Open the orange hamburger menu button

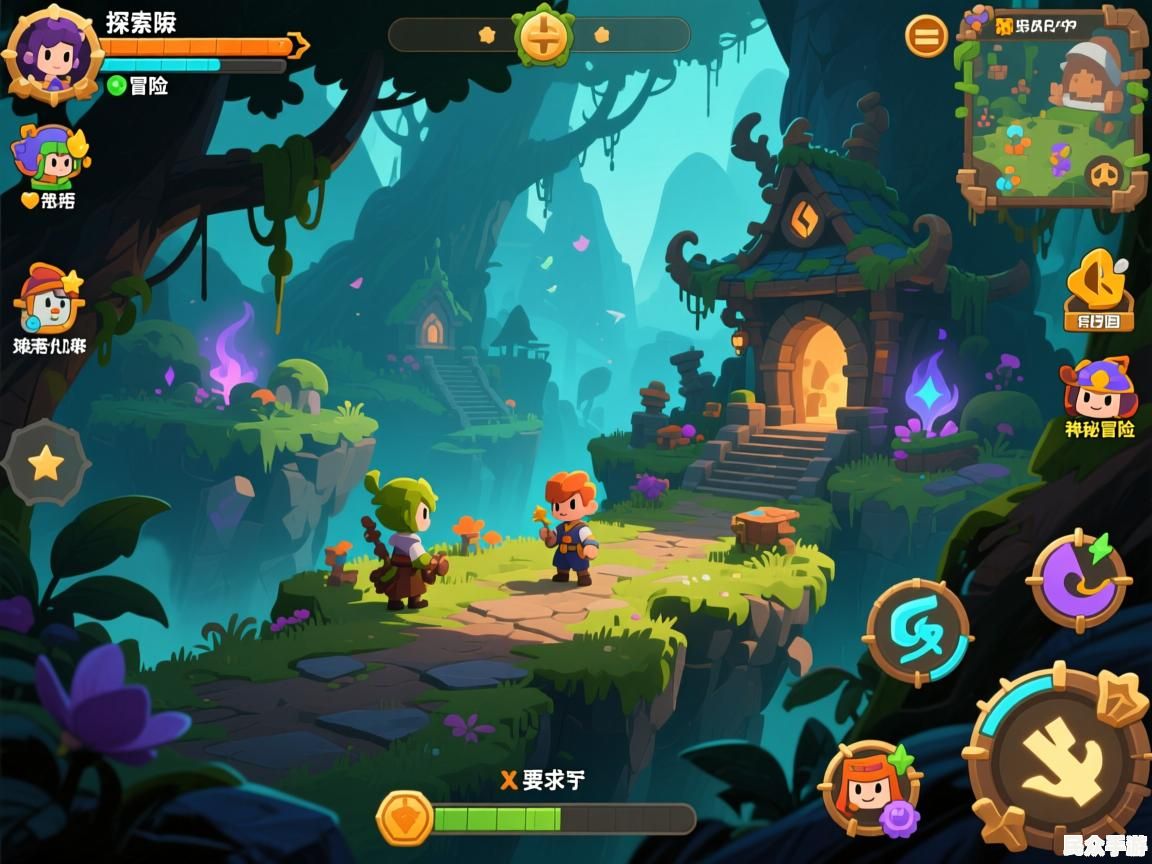[926, 37]
